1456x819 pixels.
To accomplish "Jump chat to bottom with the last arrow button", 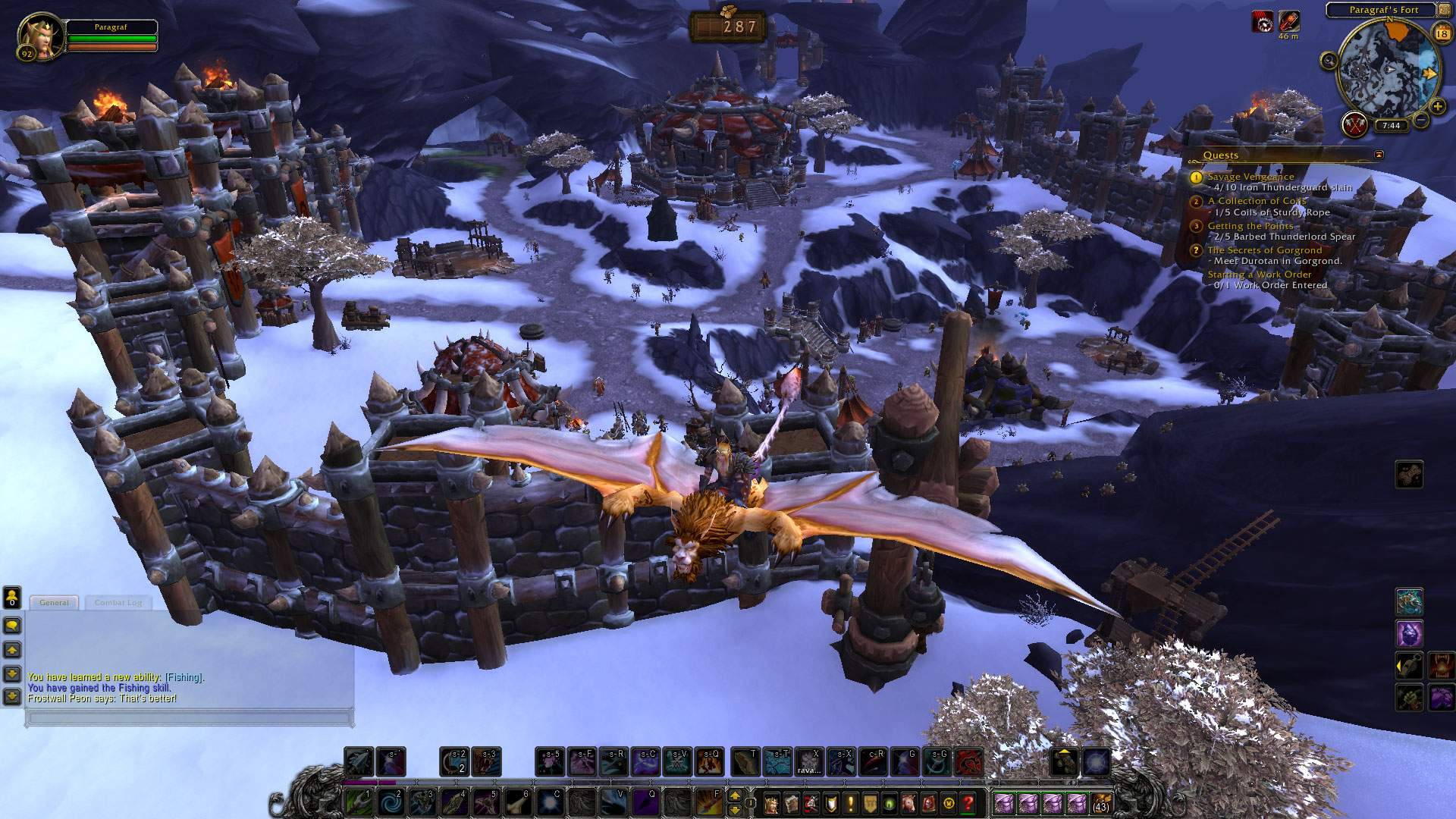I will point(12,696).
